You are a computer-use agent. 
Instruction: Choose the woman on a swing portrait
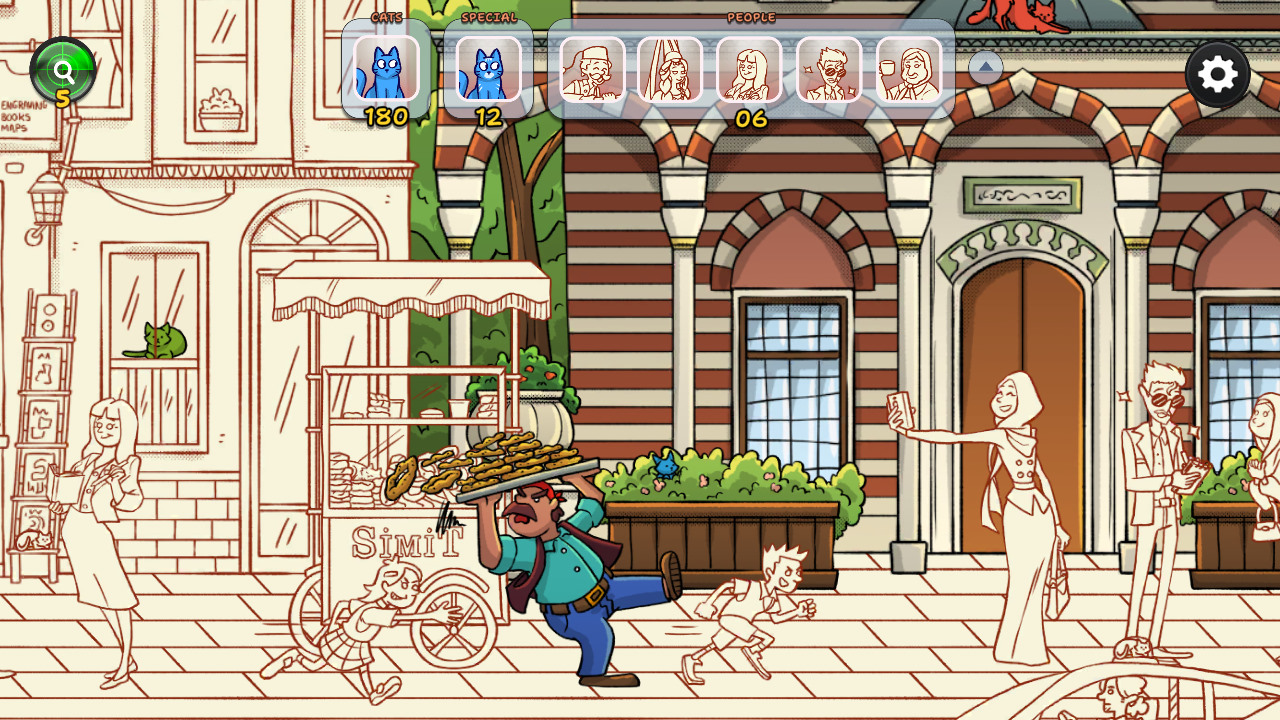point(670,69)
